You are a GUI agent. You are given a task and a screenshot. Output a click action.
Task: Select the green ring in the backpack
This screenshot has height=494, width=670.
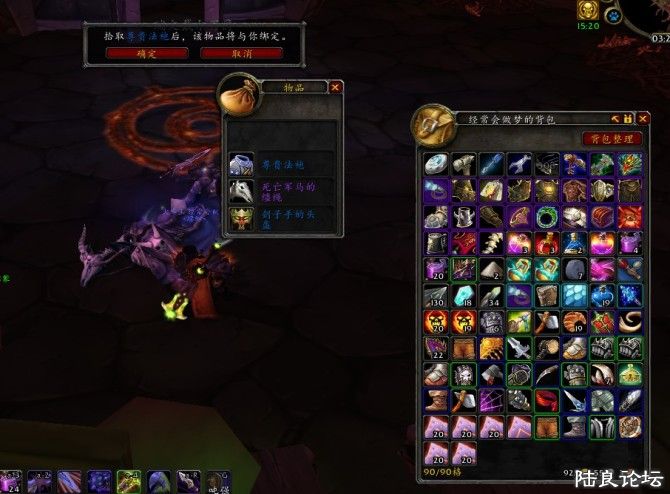pyautogui.click(x=546, y=217)
